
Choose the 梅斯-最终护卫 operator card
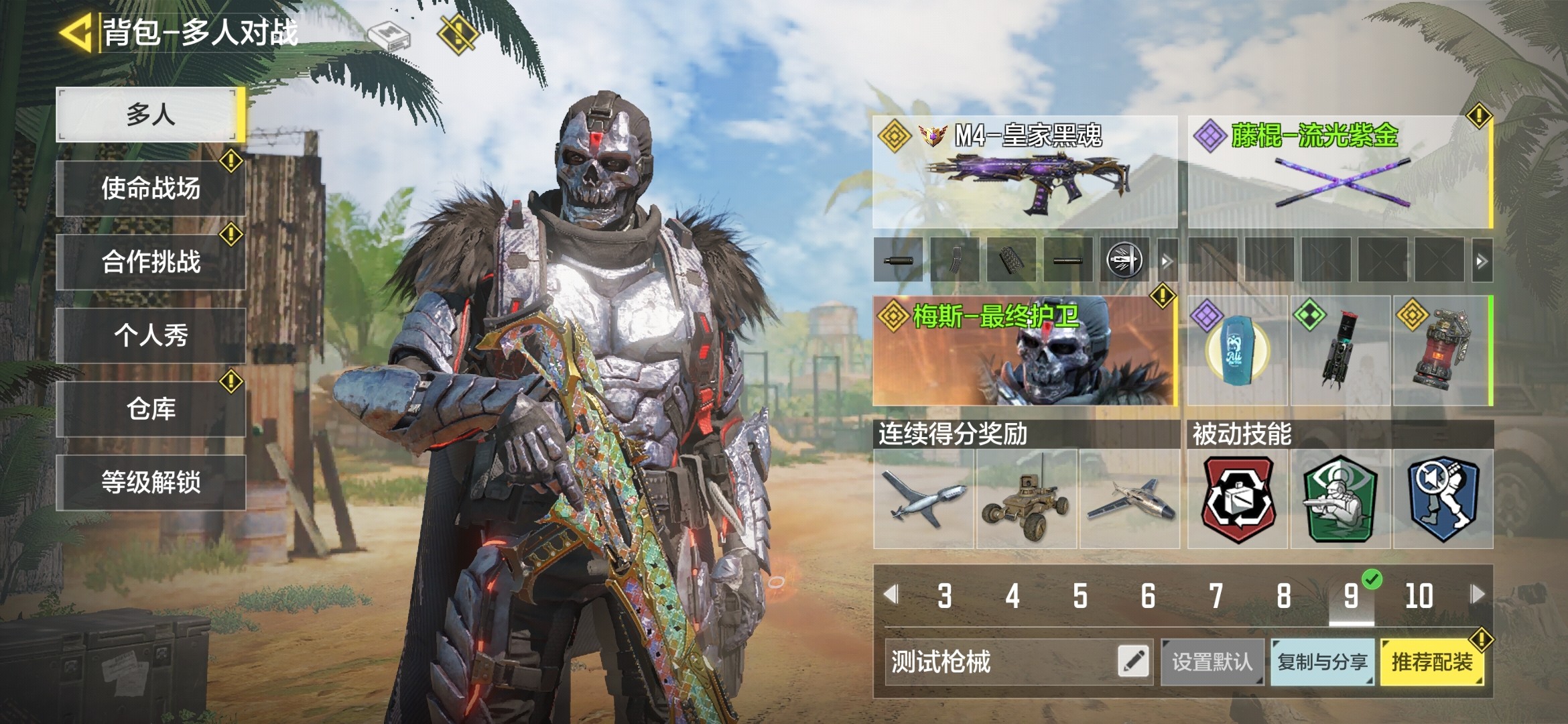1025,351
